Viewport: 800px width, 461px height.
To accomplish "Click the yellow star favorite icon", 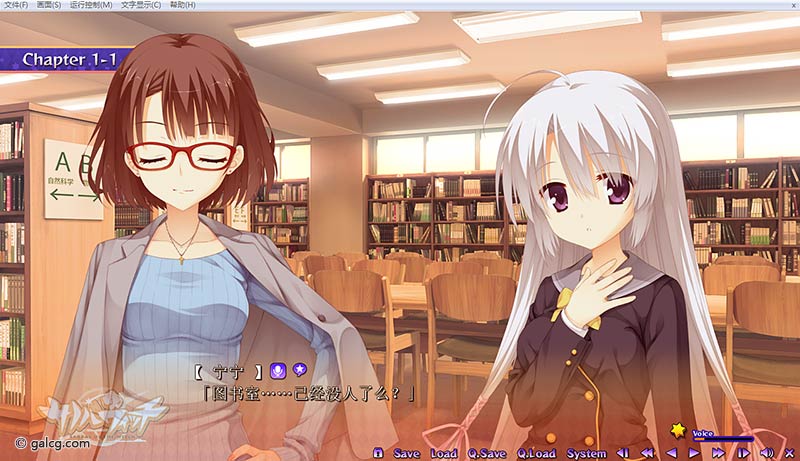I will coord(679,430).
